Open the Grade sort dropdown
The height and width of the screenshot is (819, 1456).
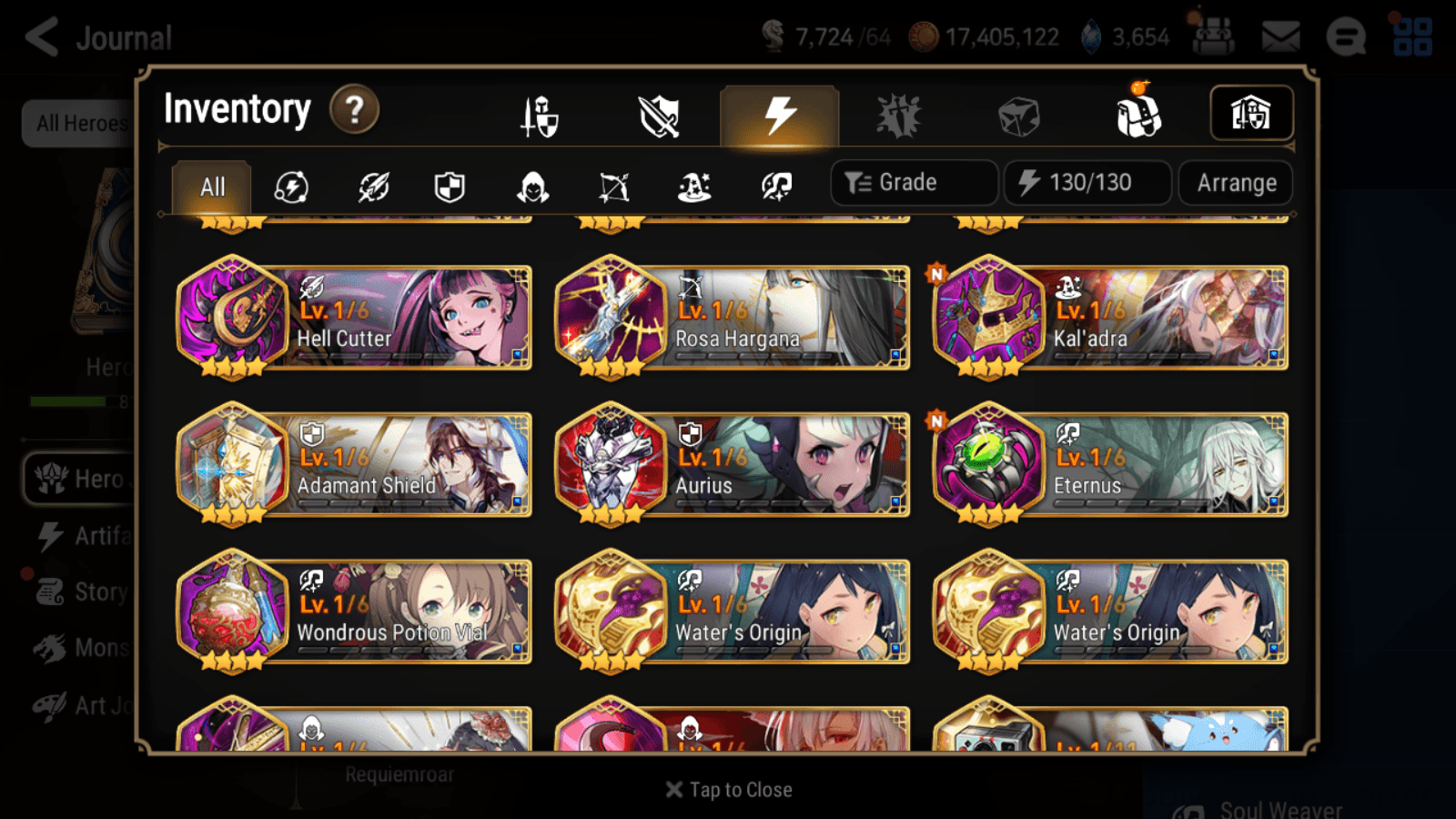click(913, 182)
